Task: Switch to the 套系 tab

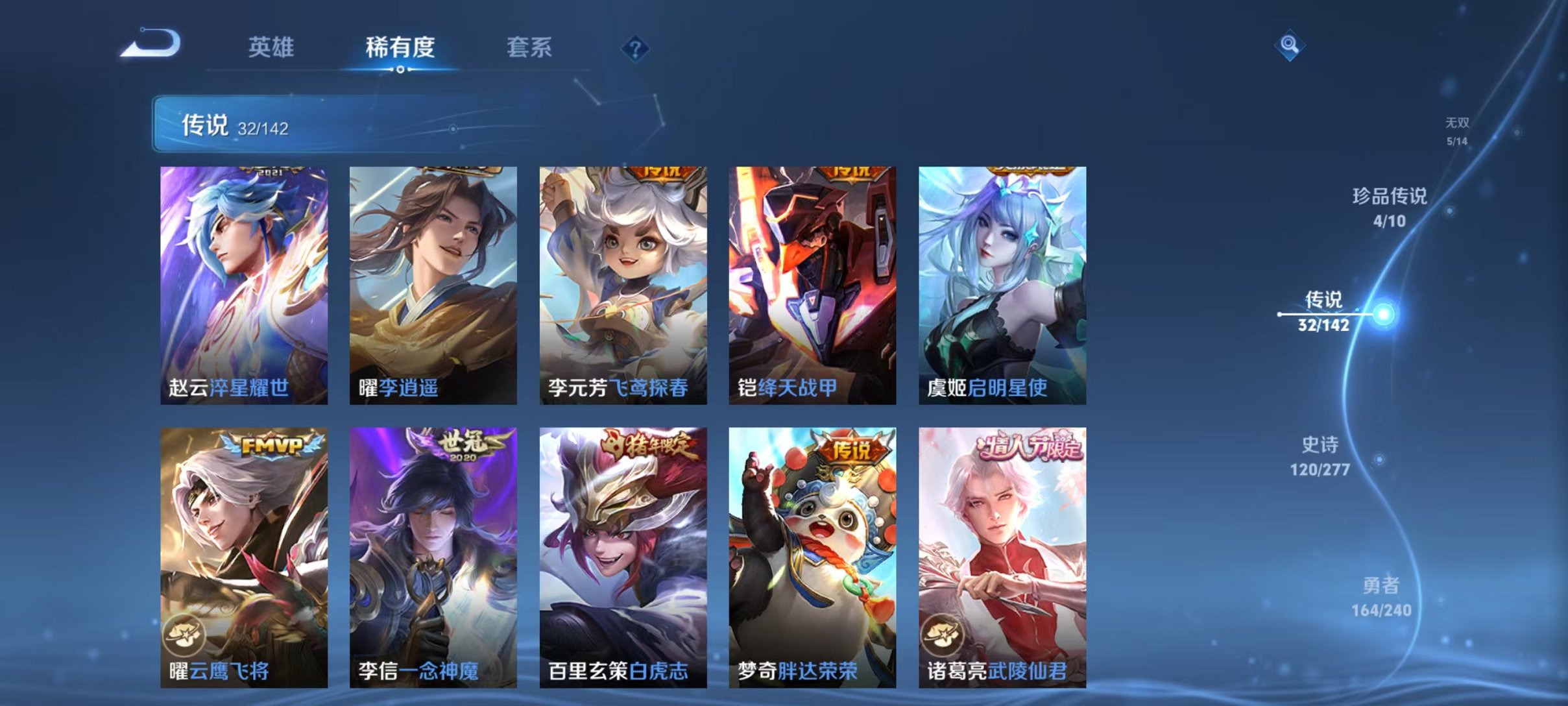Action: point(529,47)
